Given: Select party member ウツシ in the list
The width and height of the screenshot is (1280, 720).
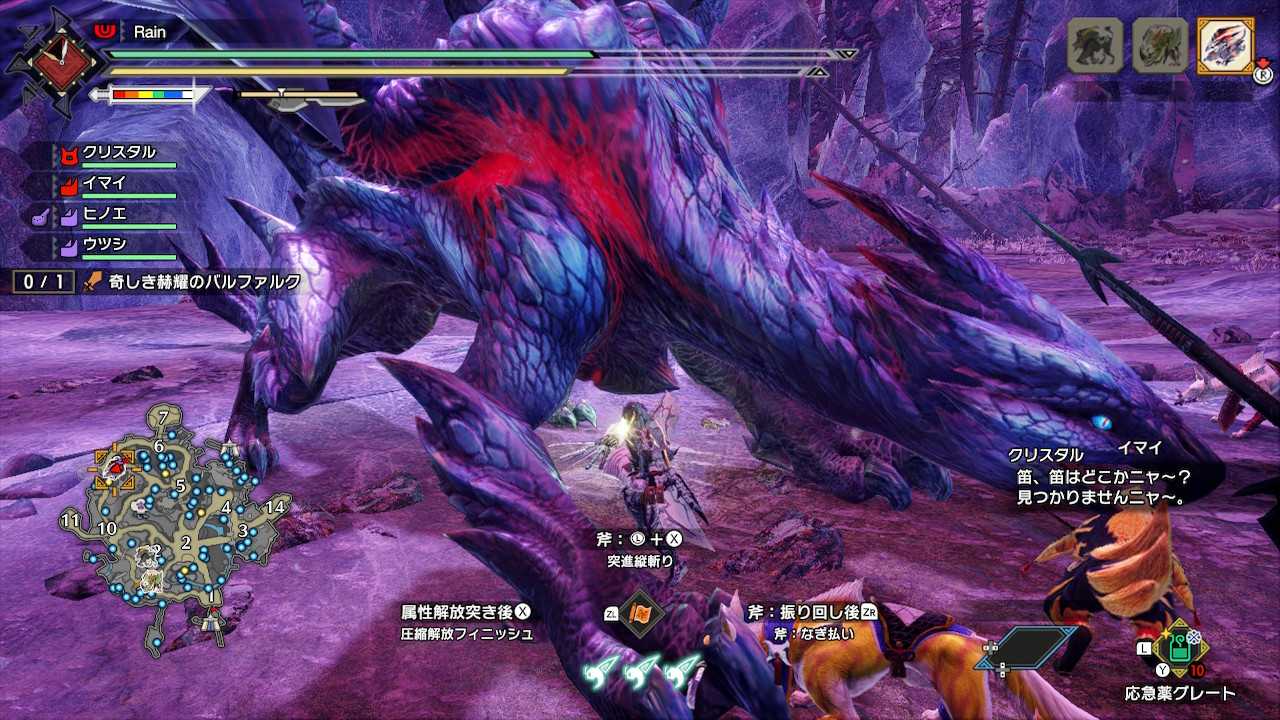Looking at the screenshot, I should [x=104, y=244].
